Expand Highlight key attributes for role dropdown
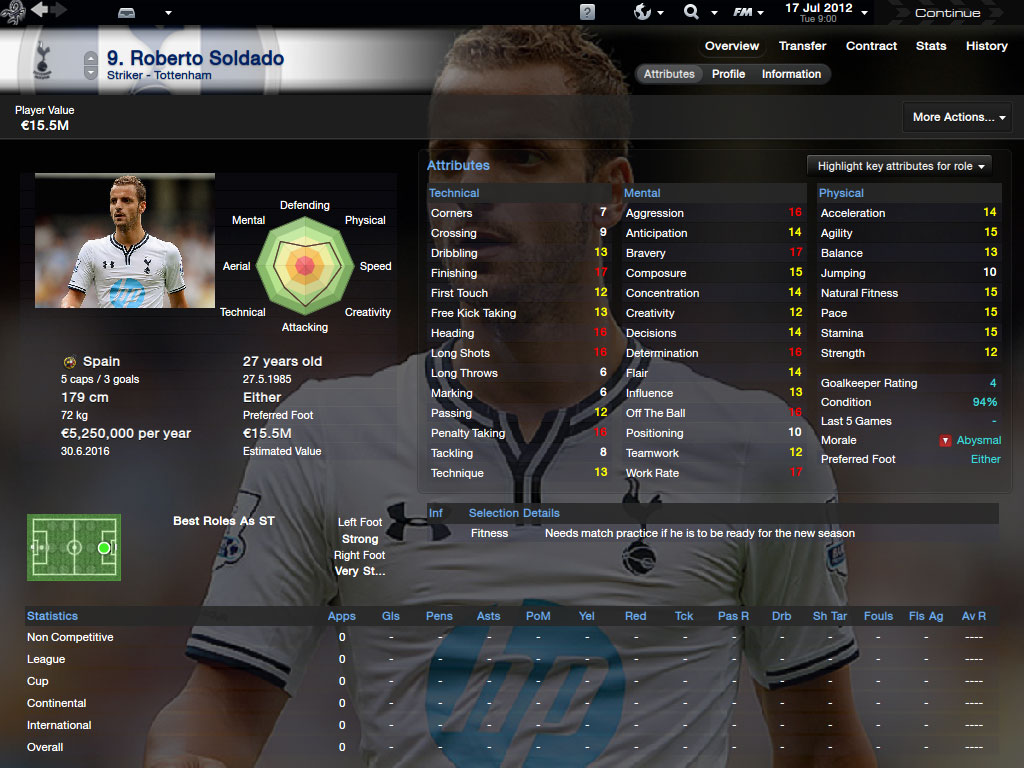This screenshot has height=768, width=1024. [902, 166]
